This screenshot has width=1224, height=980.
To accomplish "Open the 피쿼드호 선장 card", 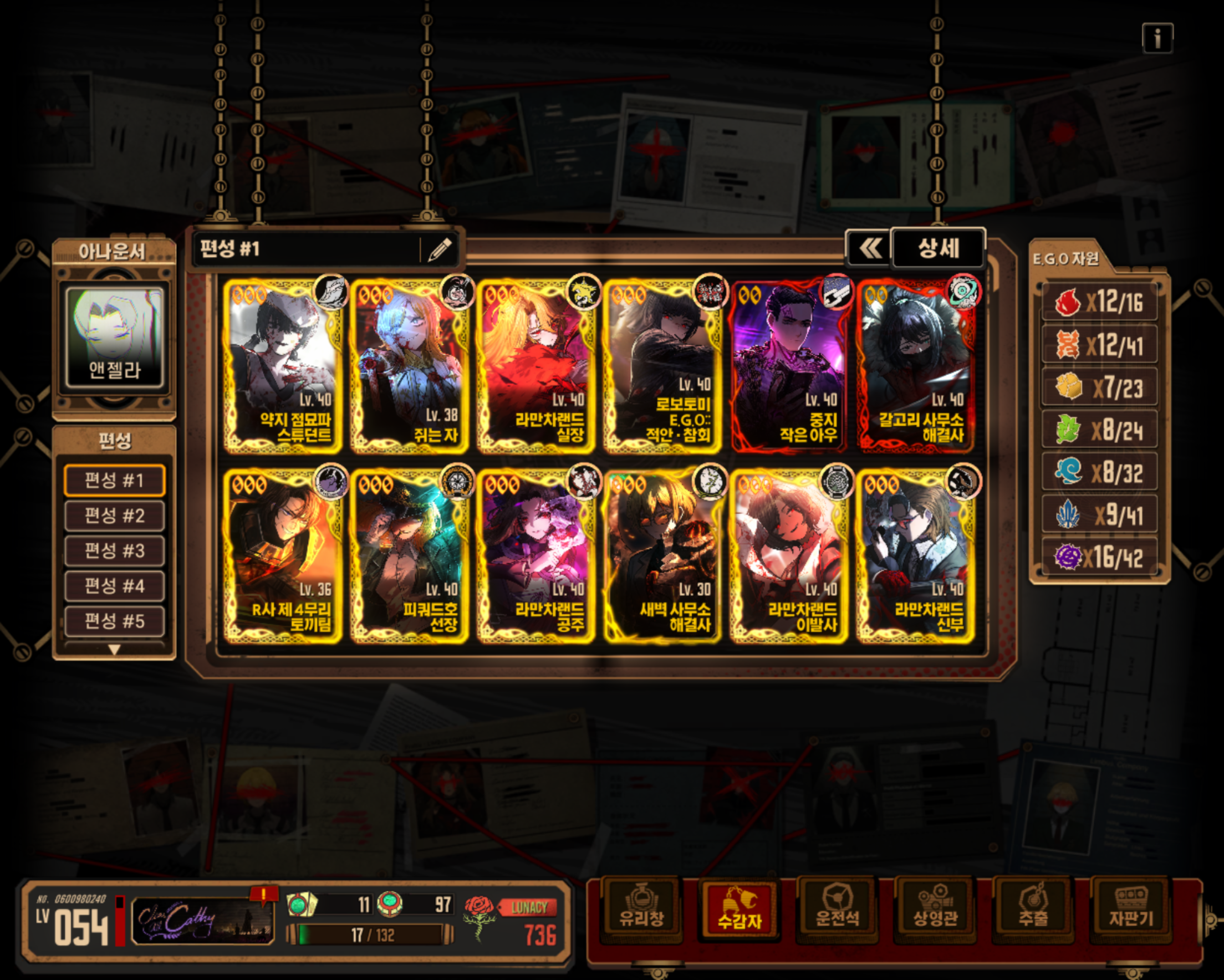I will 409,557.
